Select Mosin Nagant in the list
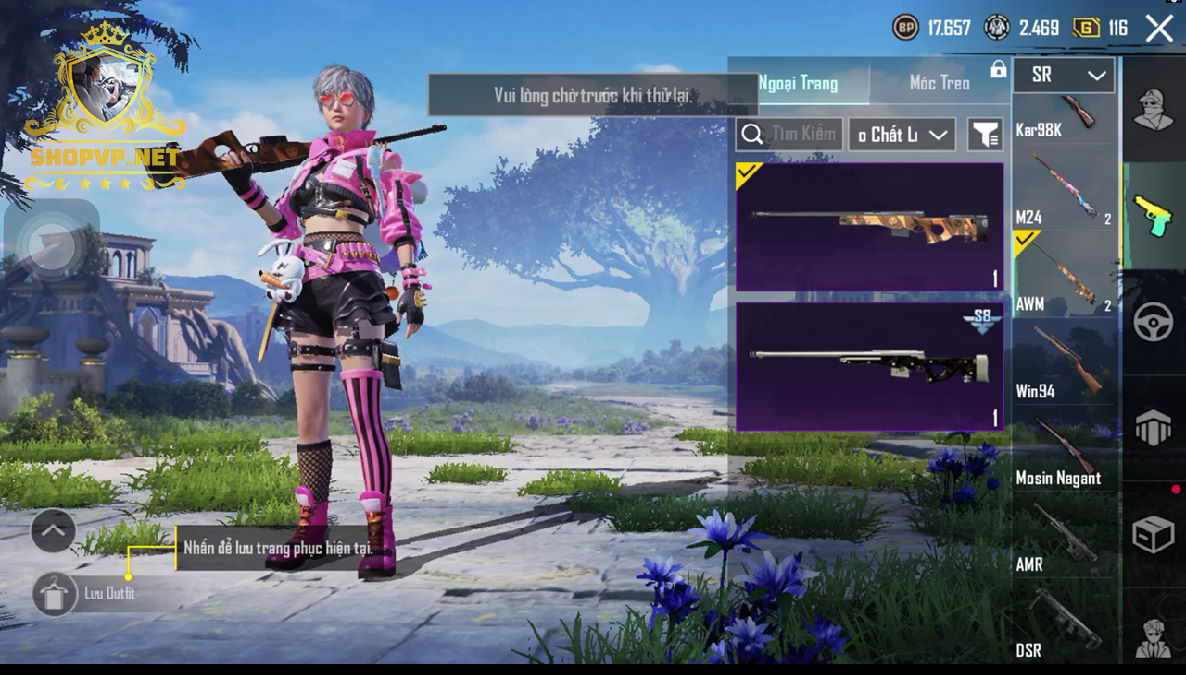This screenshot has width=1186, height=675. coord(1064,448)
